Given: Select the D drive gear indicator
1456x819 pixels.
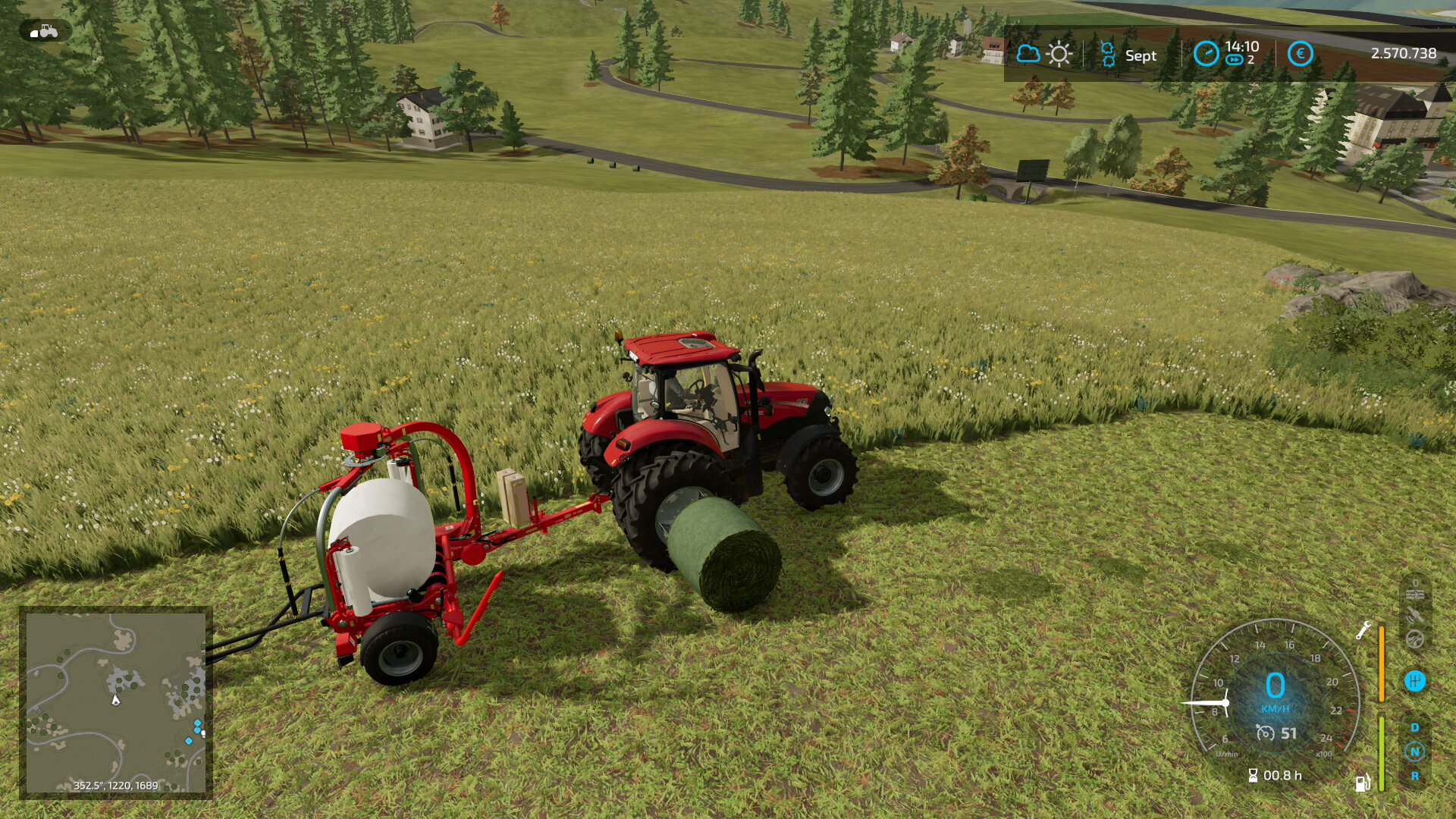Looking at the screenshot, I should 1414,727.
